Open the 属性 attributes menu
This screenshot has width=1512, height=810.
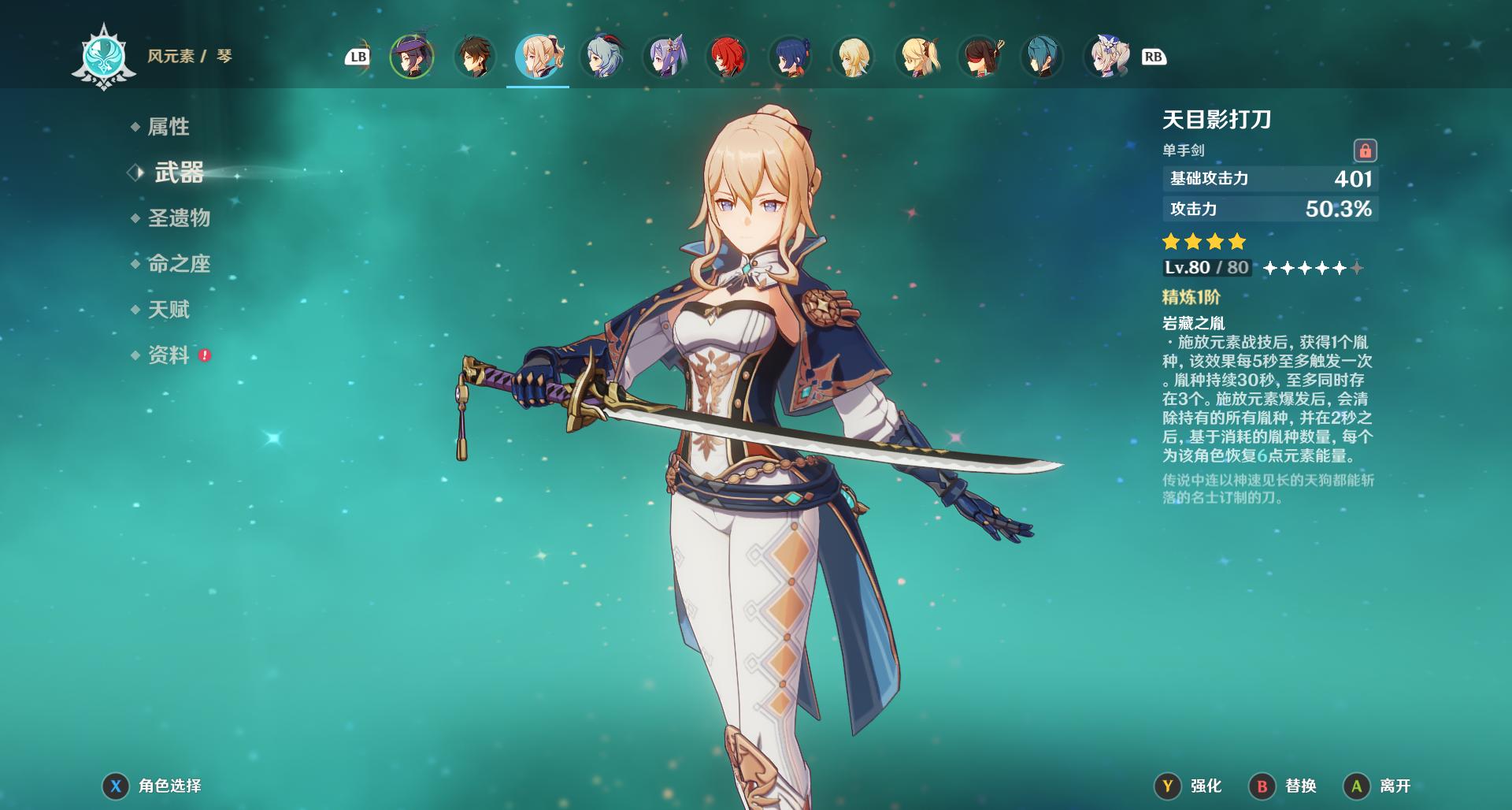tap(168, 127)
